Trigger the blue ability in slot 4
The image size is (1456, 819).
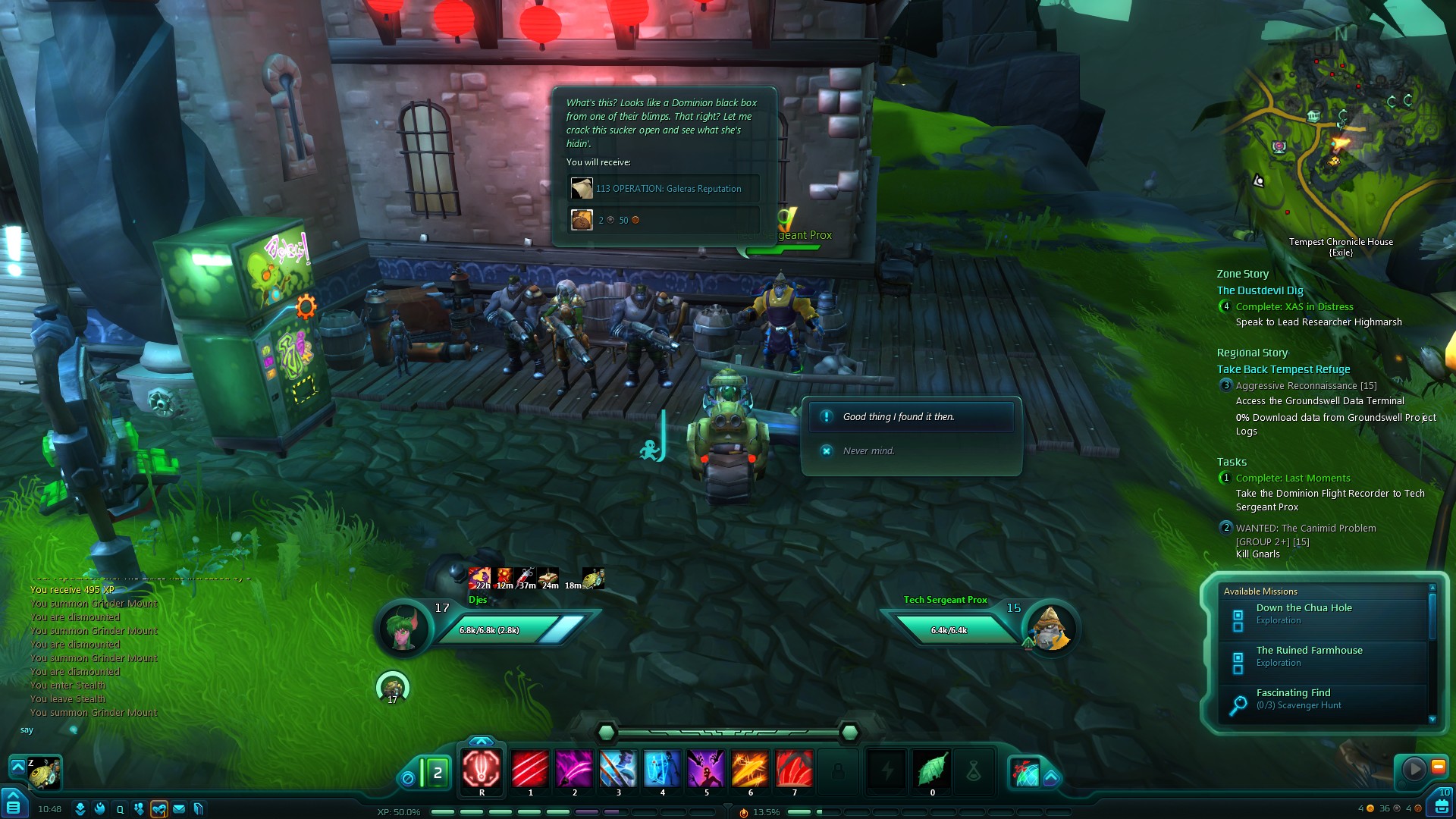click(x=662, y=769)
